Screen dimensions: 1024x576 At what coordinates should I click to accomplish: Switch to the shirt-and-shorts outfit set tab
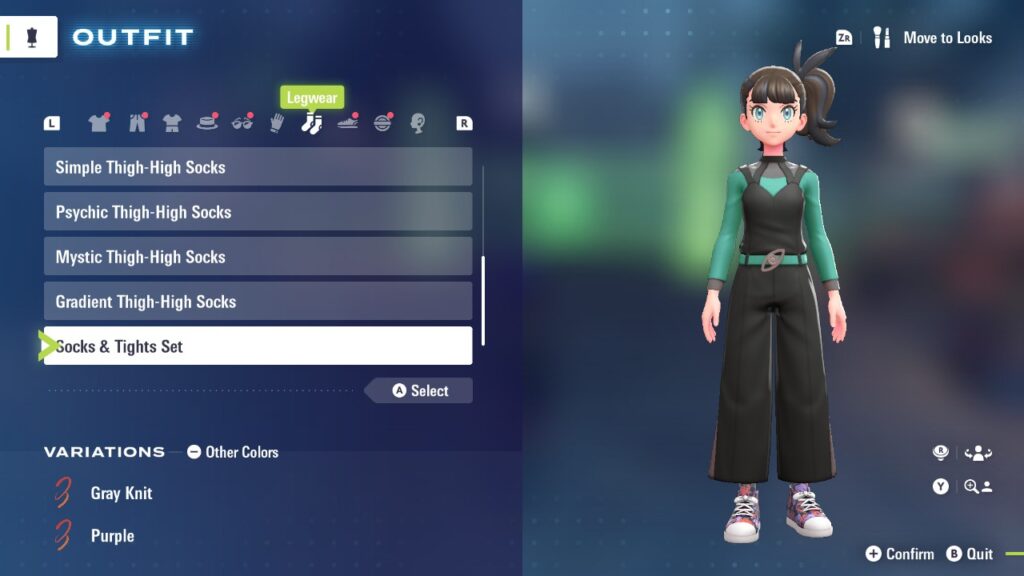click(x=172, y=123)
